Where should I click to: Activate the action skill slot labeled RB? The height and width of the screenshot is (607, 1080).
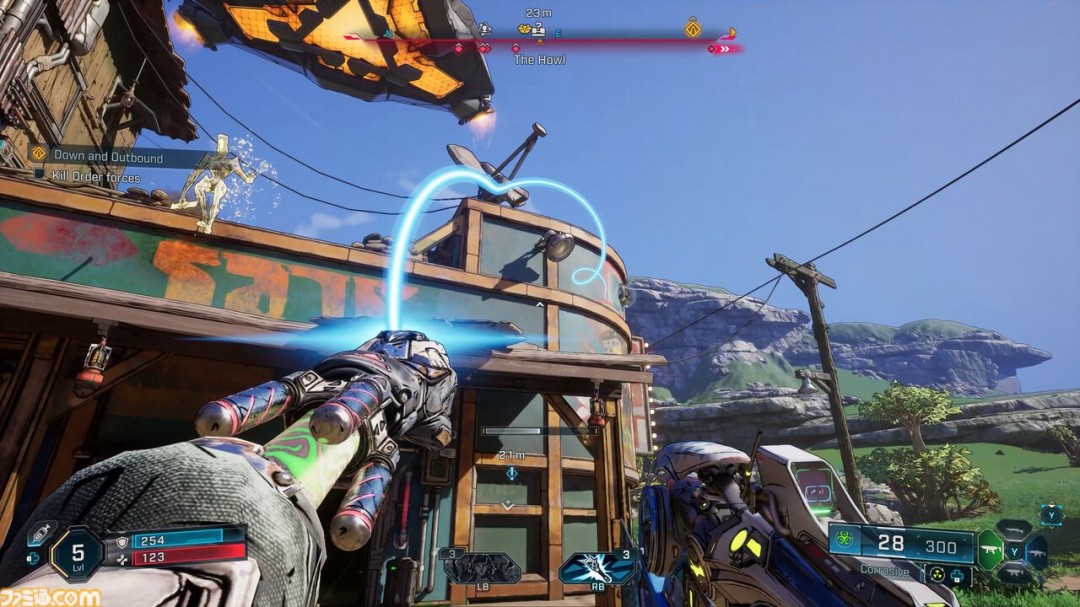coord(598,568)
